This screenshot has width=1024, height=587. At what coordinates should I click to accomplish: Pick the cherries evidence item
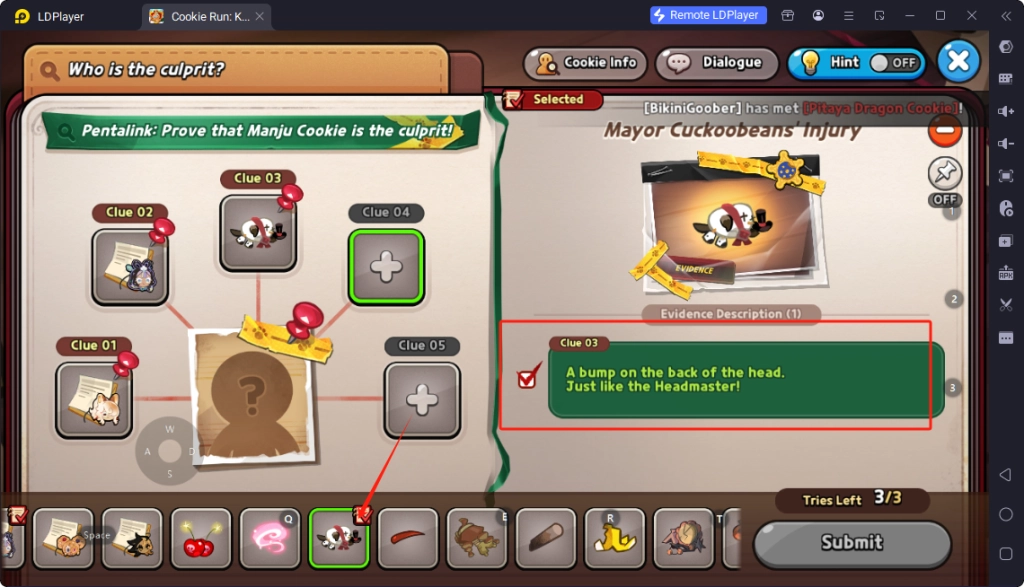(201, 538)
